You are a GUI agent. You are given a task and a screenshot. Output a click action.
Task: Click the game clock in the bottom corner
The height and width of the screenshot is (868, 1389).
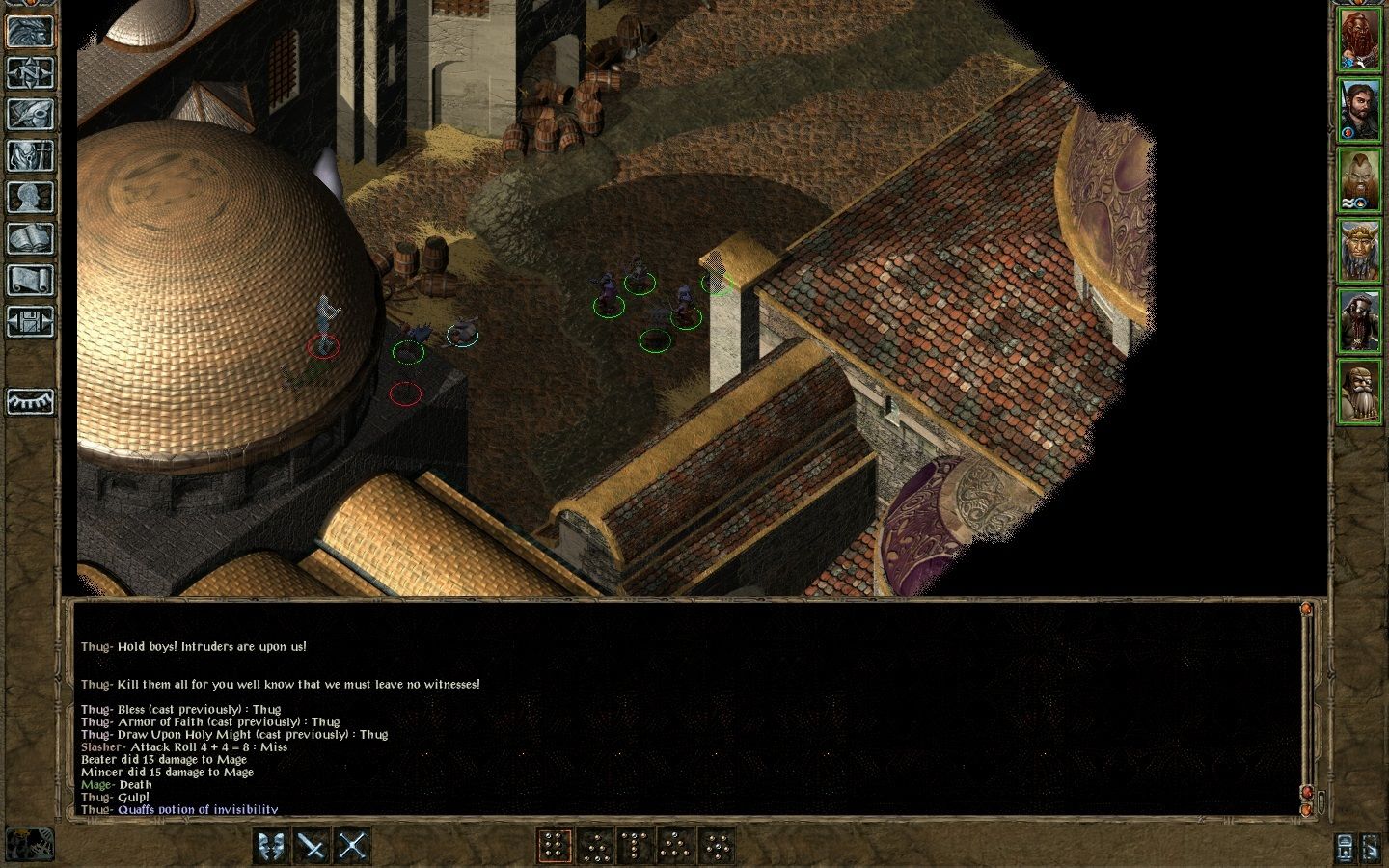[x=28, y=845]
